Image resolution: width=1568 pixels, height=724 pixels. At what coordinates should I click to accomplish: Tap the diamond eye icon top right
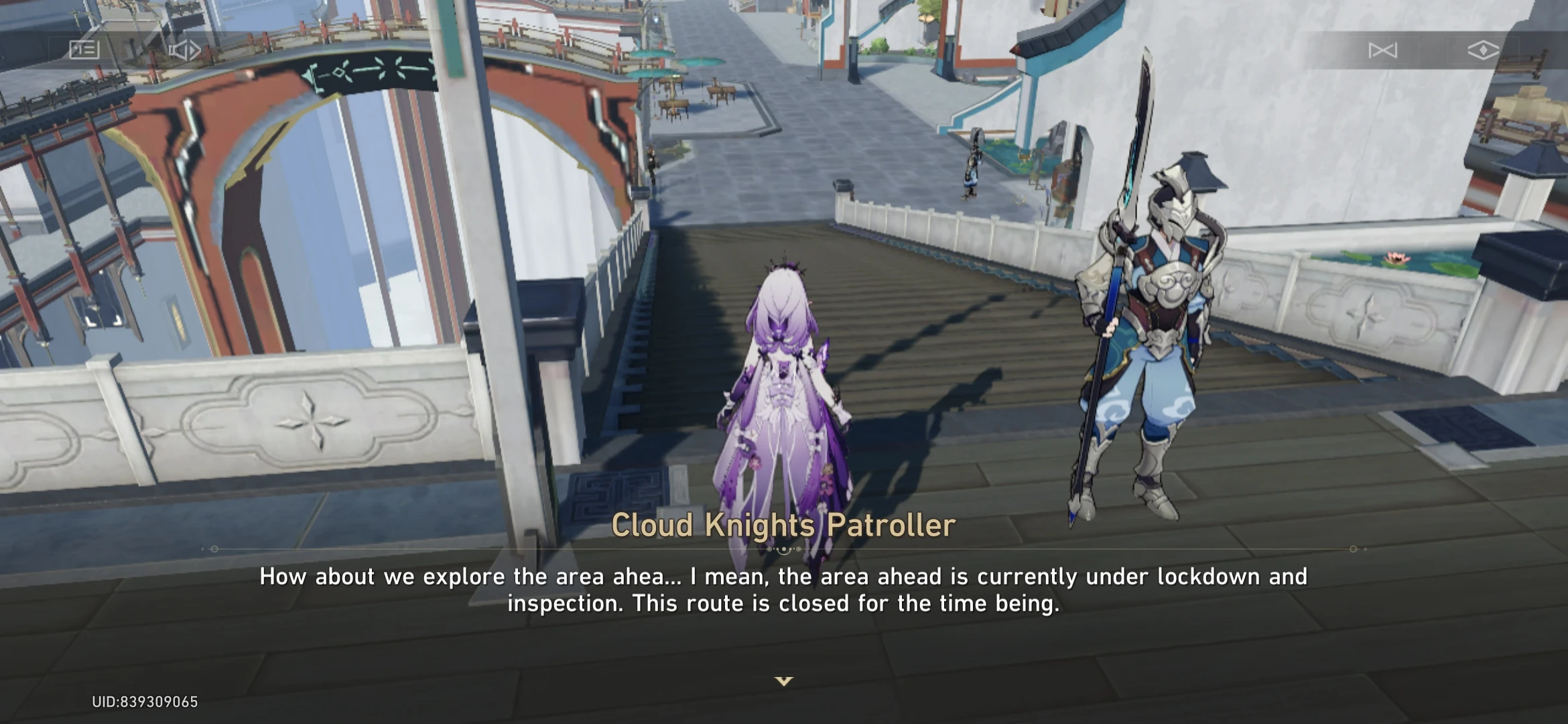click(1484, 49)
